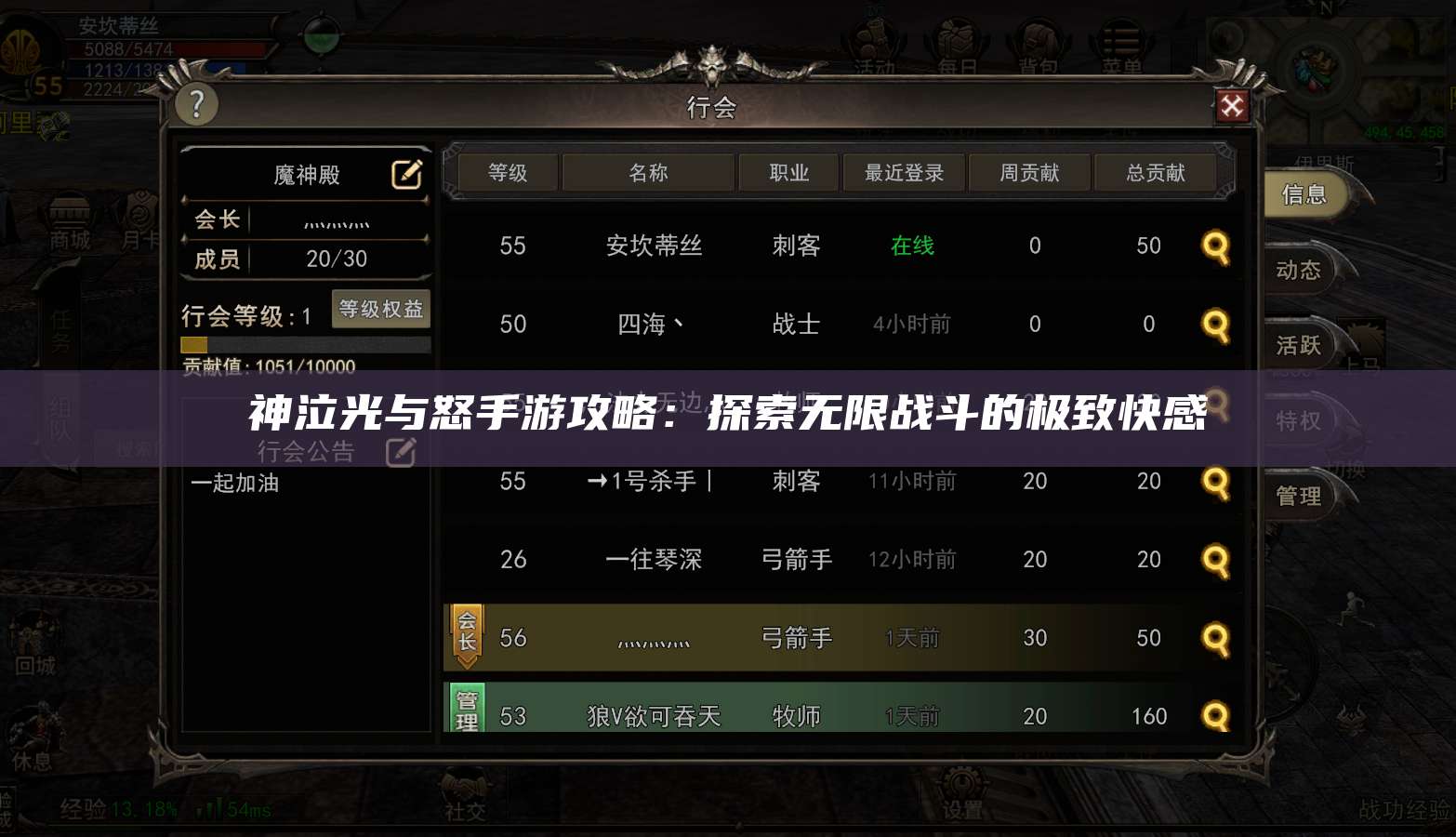
Task: 点击魔神殿旁的编辑铅笔图标
Action: click(405, 175)
